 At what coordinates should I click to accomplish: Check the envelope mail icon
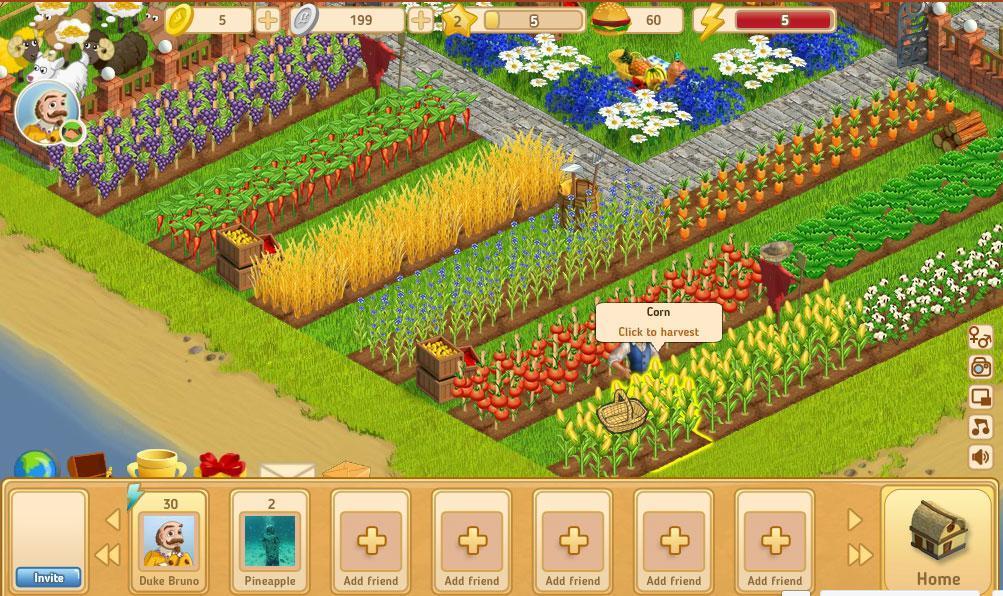click(287, 470)
